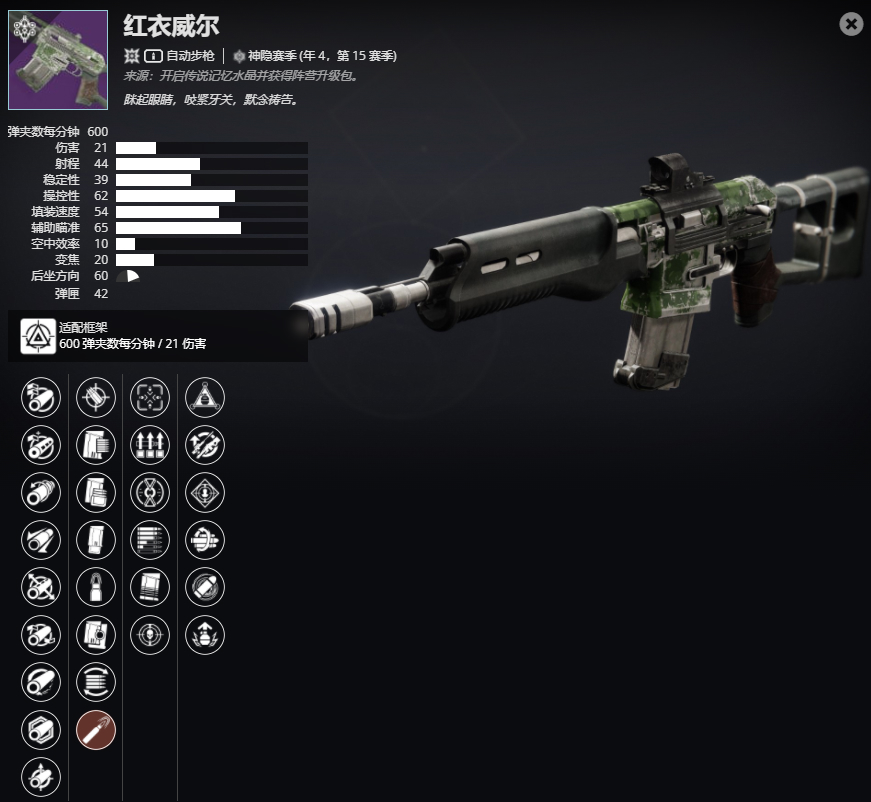Close the weapon detail panel
Screen dimensions: 871x802
(x=851, y=24)
